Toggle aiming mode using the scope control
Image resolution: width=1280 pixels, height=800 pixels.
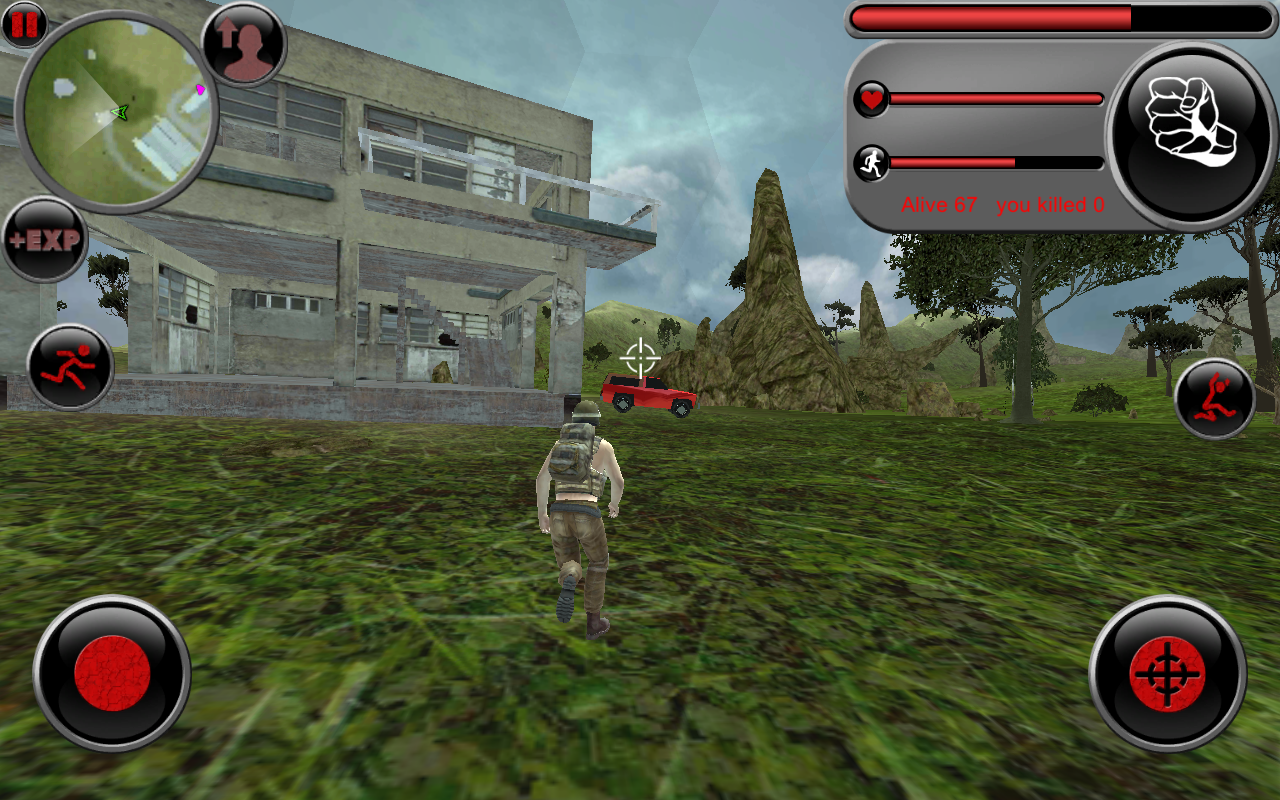tap(1167, 676)
